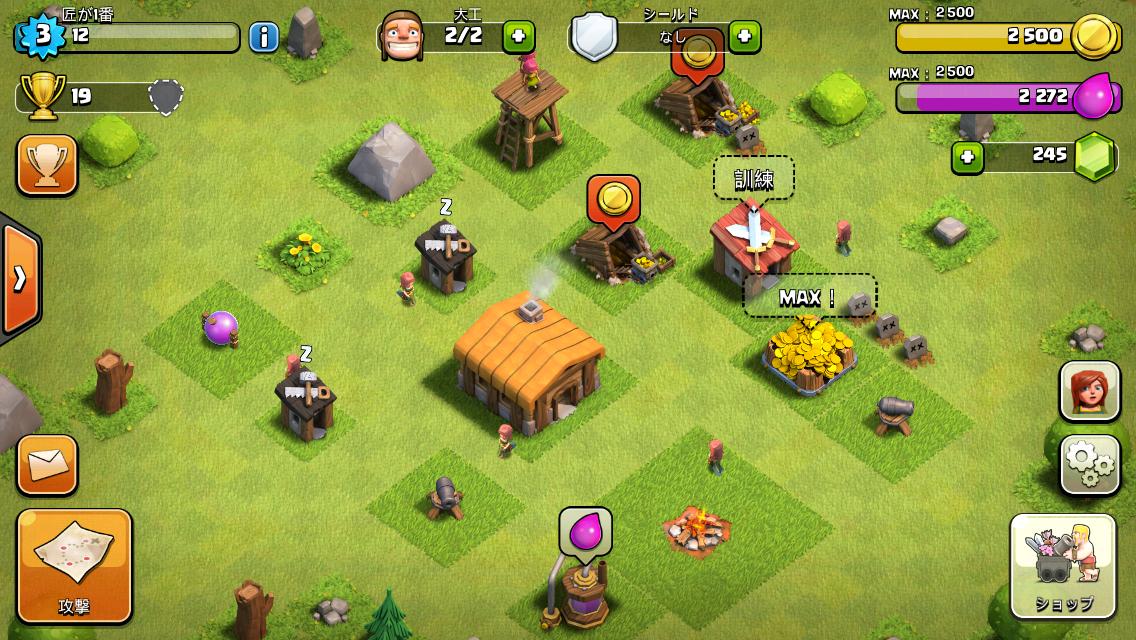Image resolution: width=1136 pixels, height=640 pixels.
Task: Add a shield with the green plus
Action: click(x=745, y=37)
